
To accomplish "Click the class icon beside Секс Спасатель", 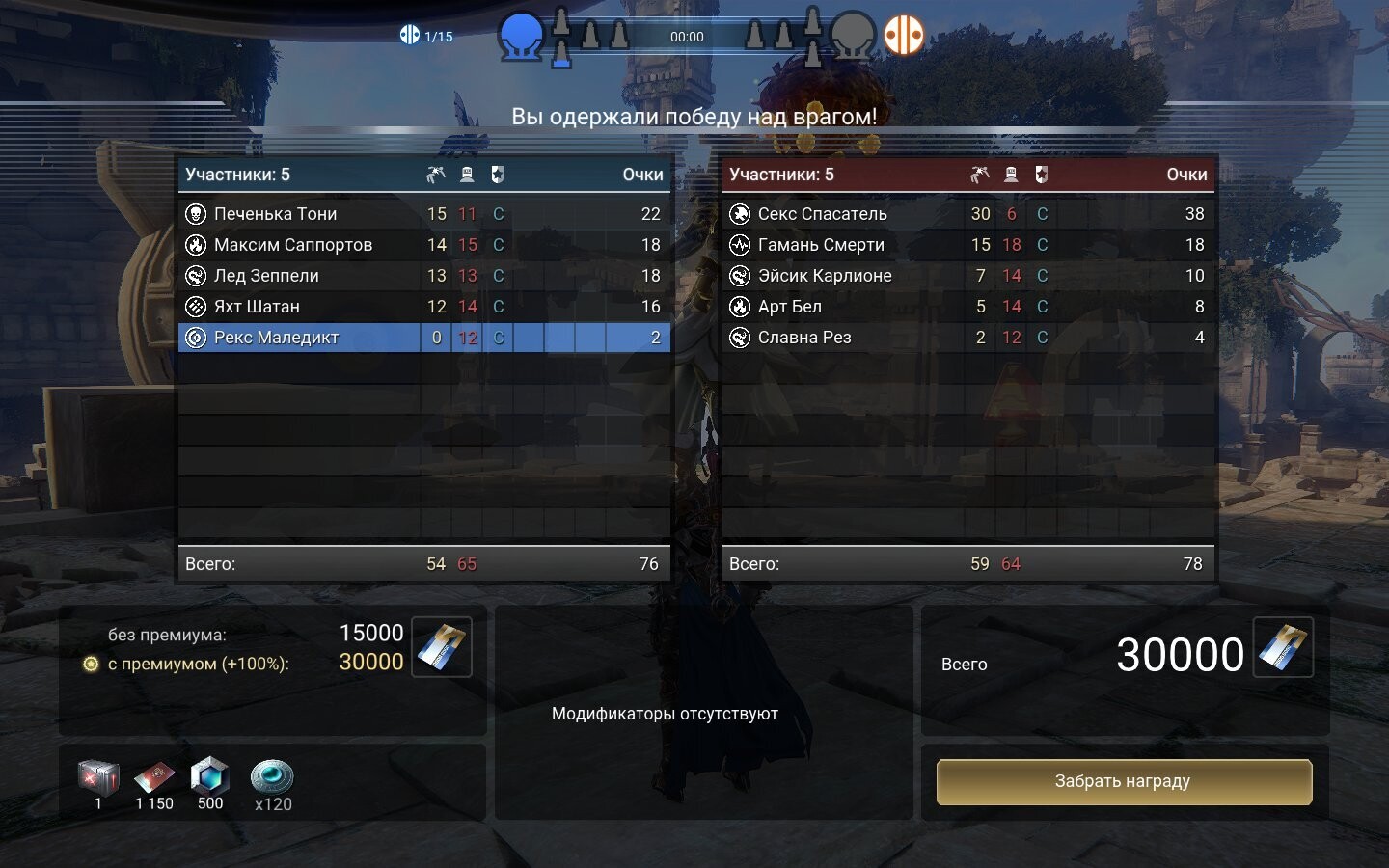I will tap(741, 213).
